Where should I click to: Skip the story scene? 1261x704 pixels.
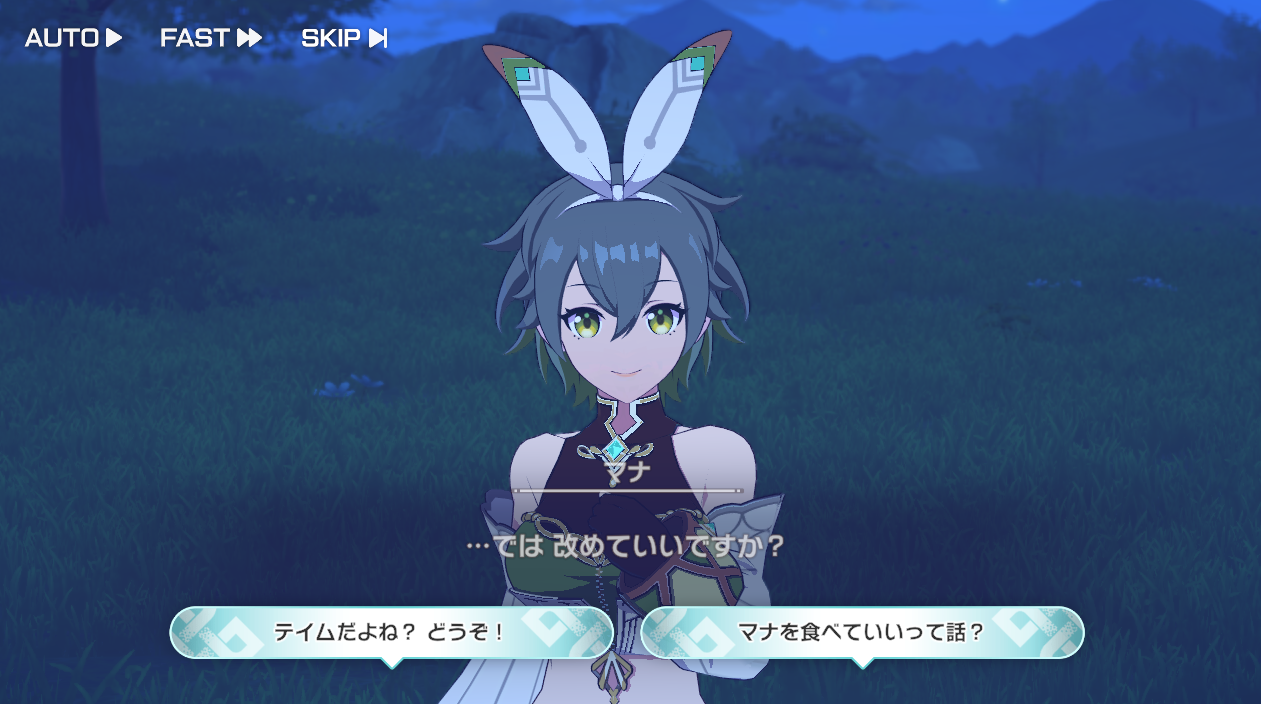pyautogui.click(x=344, y=38)
